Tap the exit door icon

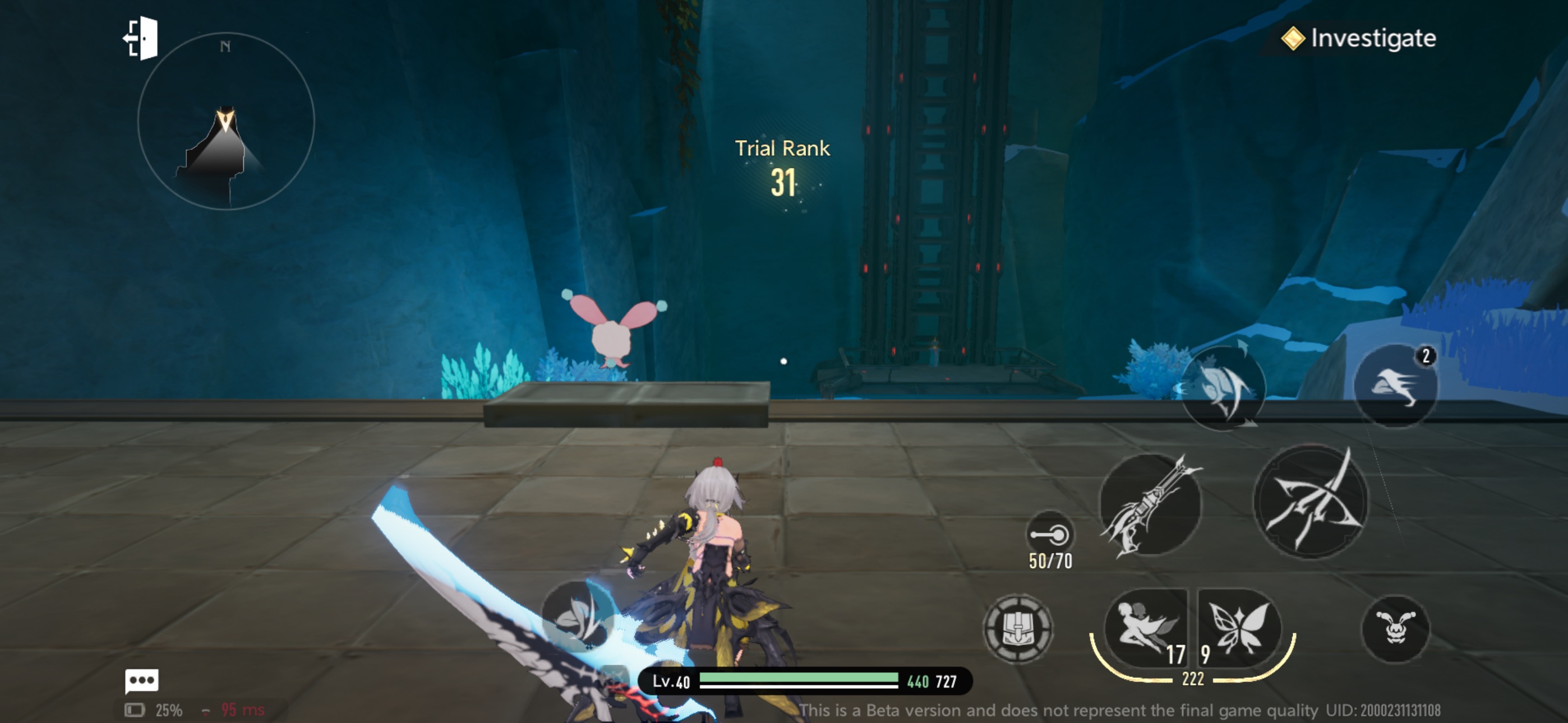[141, 39]
